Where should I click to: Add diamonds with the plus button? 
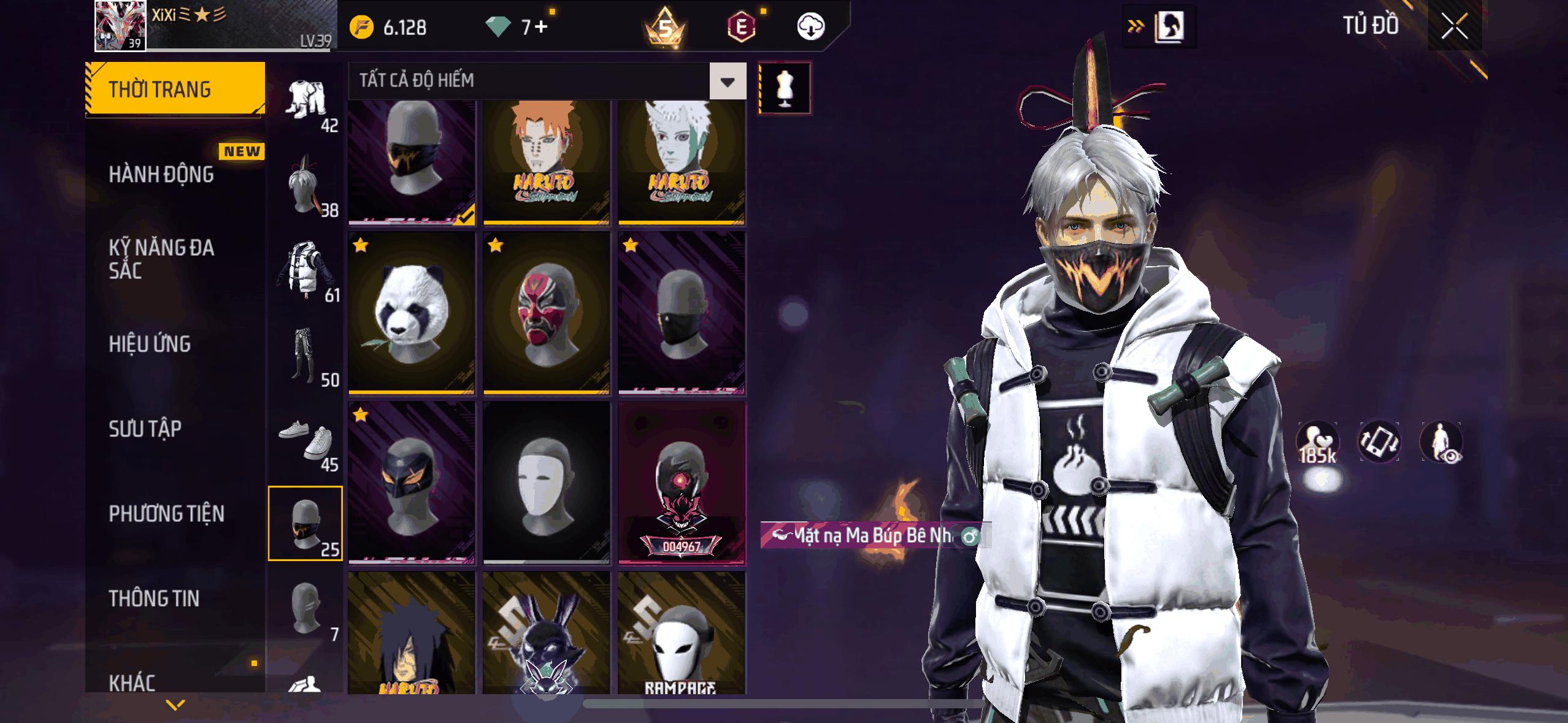pos(540,27)
